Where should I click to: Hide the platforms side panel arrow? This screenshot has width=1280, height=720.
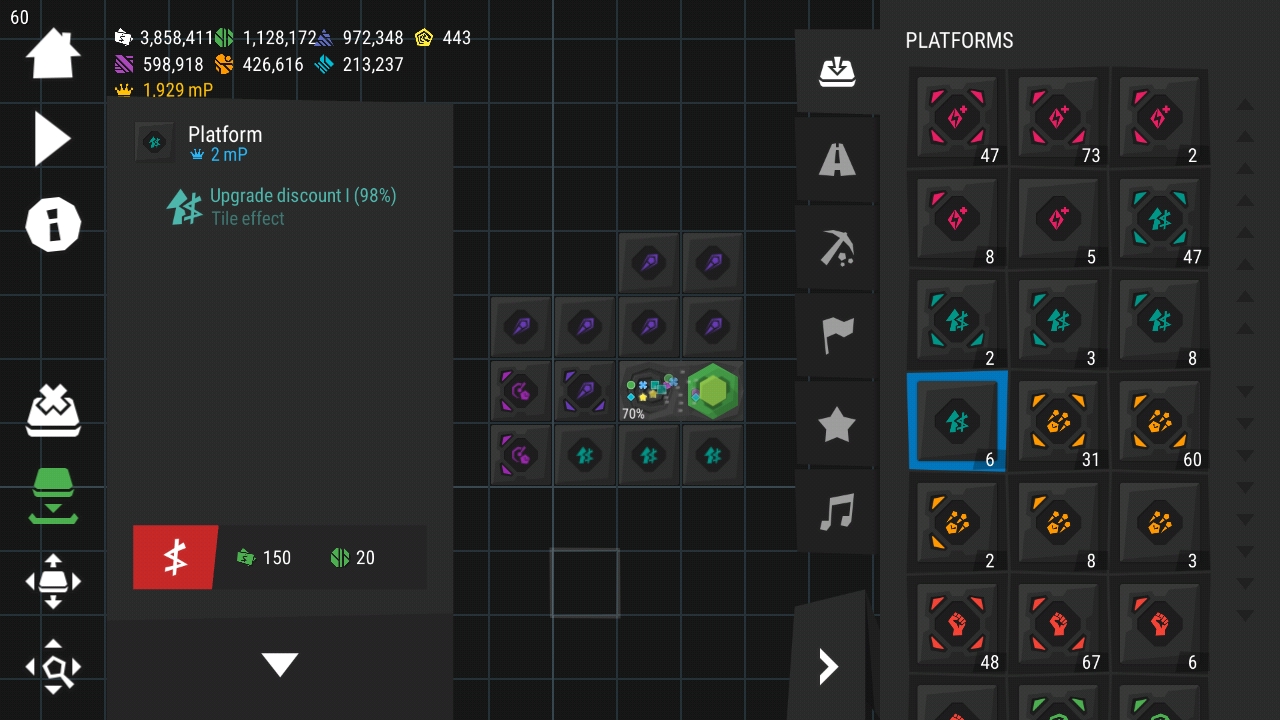tap(828, 666)
